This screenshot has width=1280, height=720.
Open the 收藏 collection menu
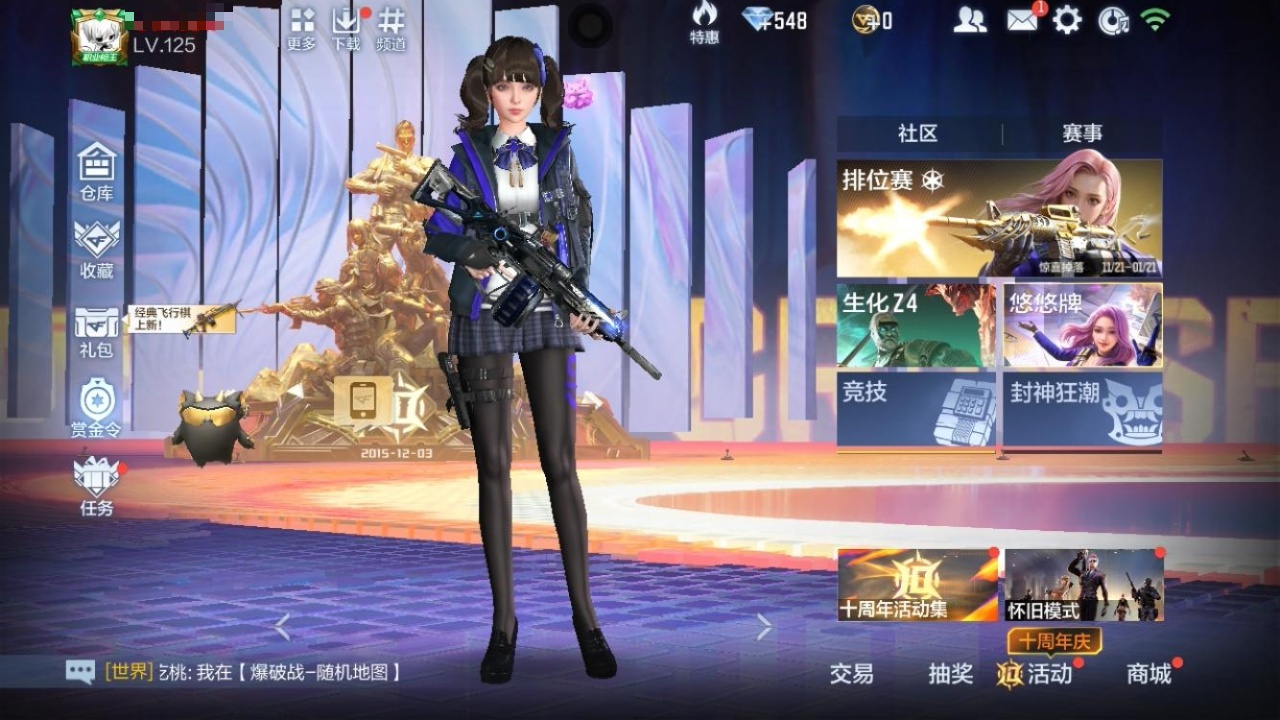tap(97, 248)
